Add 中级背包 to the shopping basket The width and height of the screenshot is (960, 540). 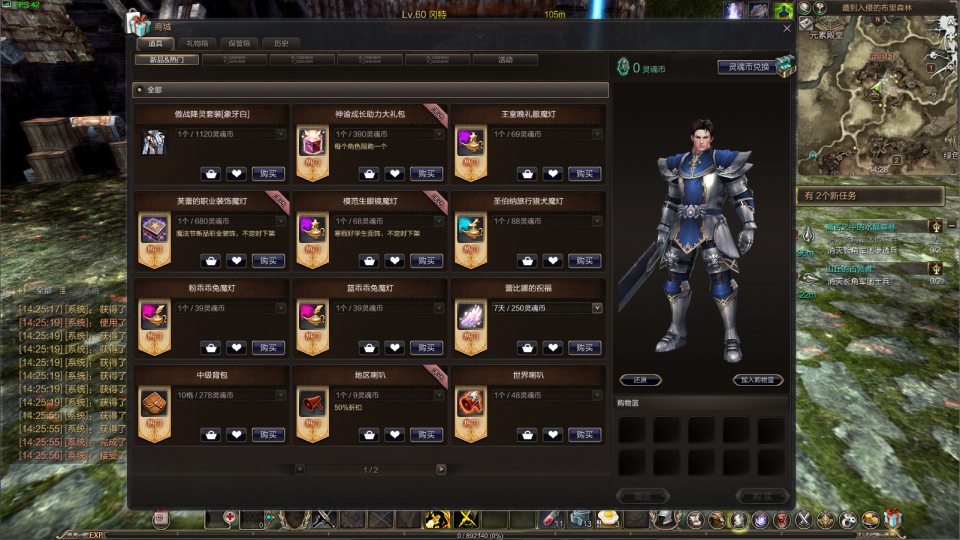click(x=210, y=435)
